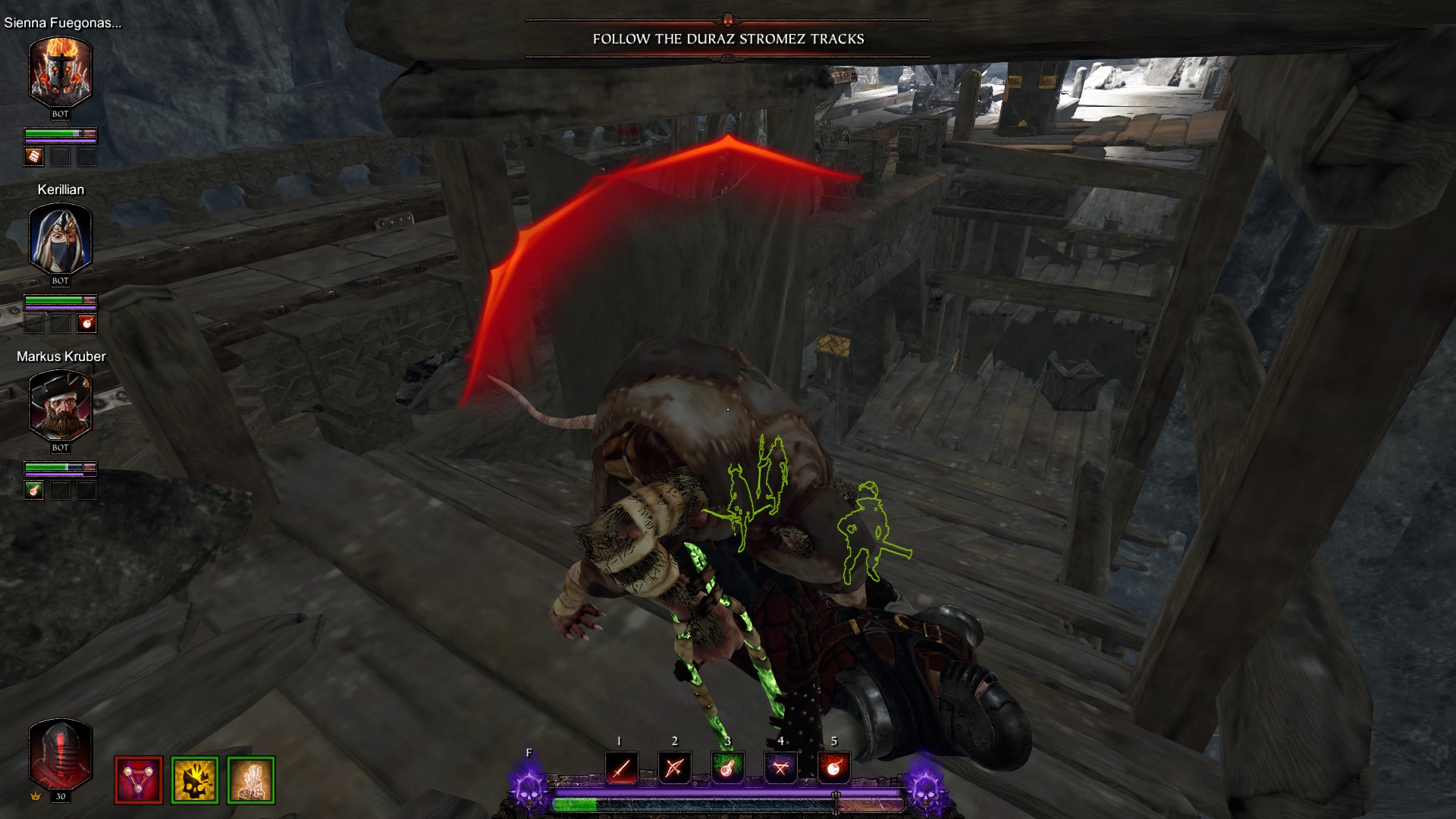Select the healing potion slot
1456x819 pixels.
tap(727, 768)
